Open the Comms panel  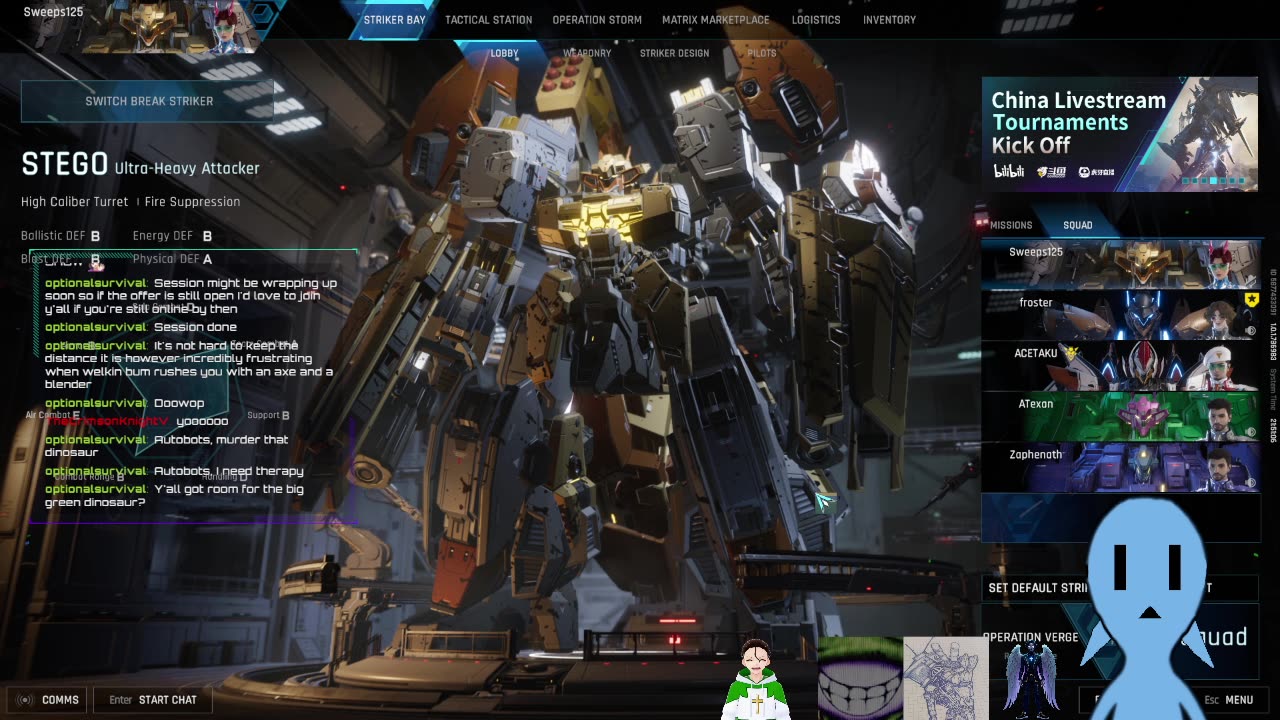tap(49, 700)
